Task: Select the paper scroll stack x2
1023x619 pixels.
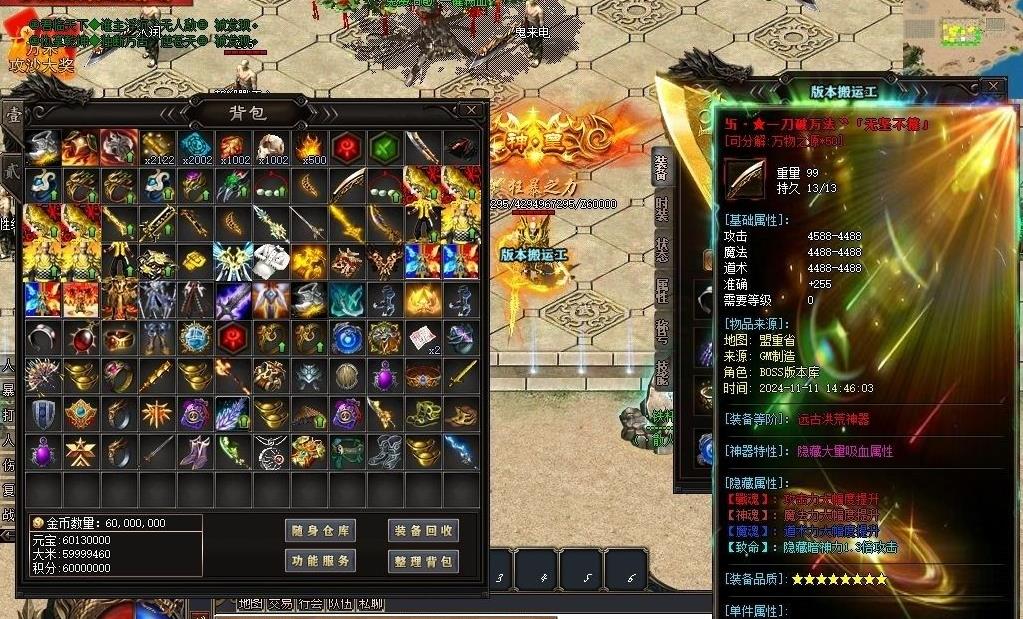Action: pos(424,338)
